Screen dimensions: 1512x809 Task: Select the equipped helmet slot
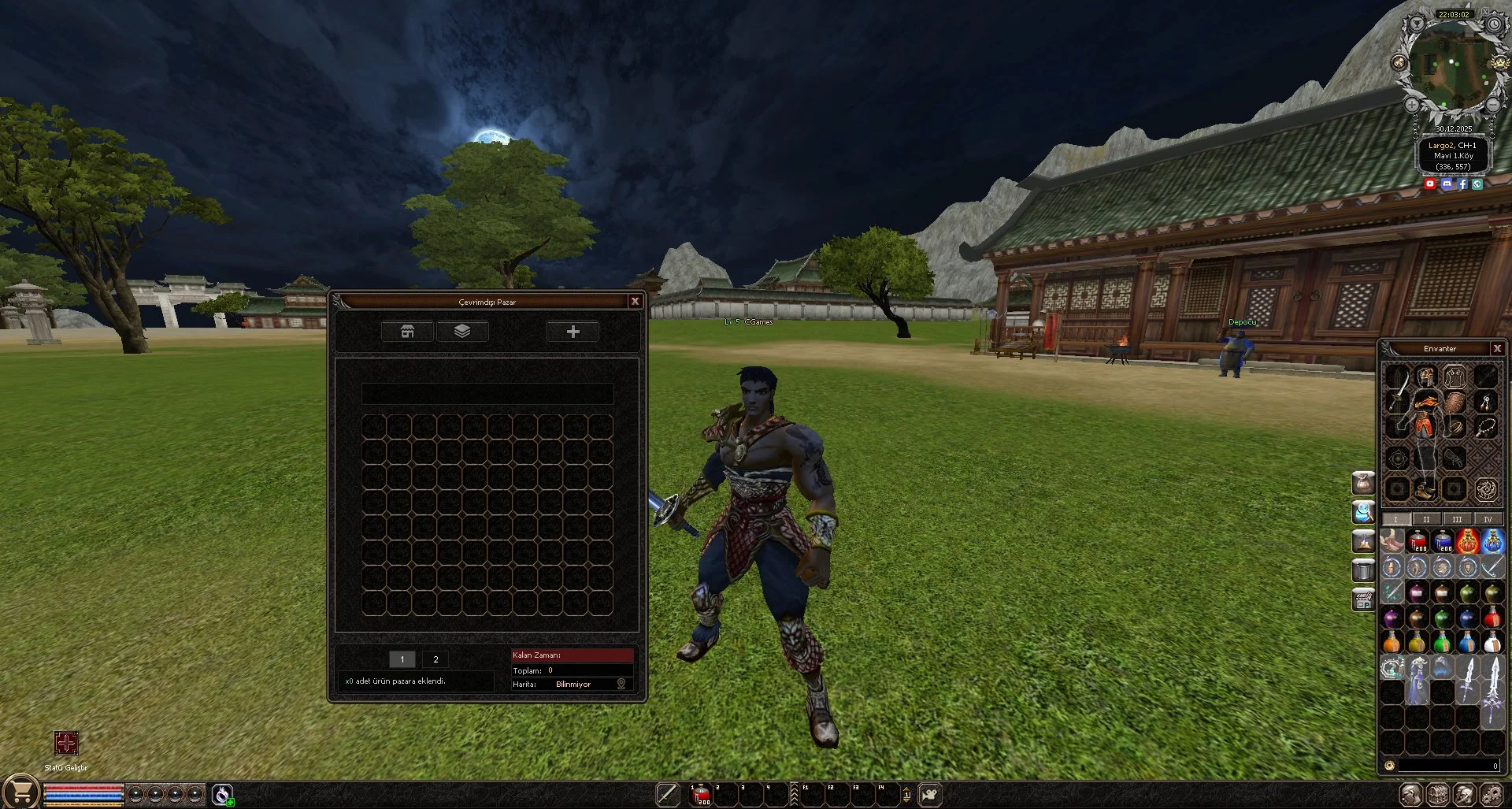1425,375
